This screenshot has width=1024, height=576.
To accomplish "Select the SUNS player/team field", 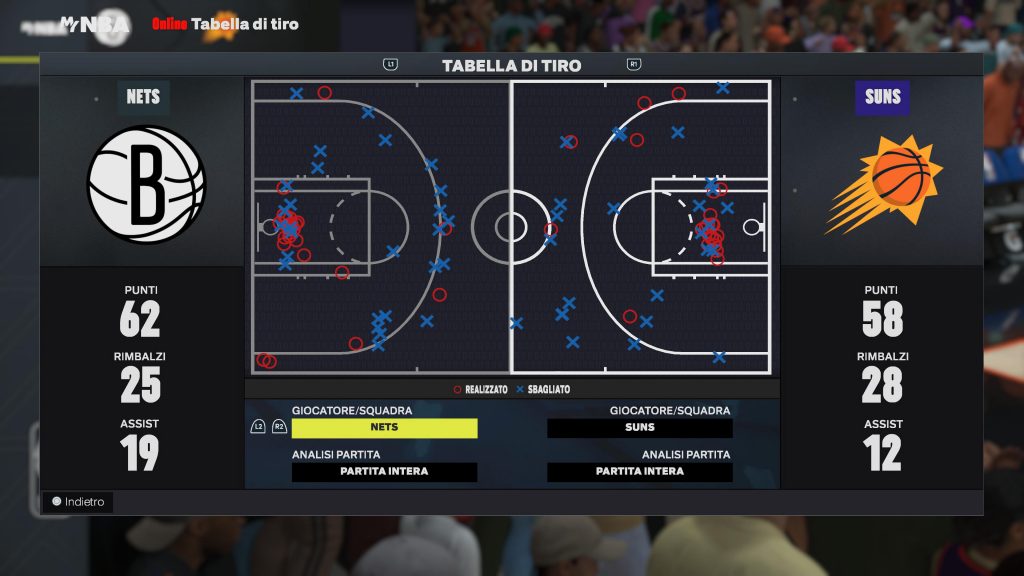I will tap(640, 428).
